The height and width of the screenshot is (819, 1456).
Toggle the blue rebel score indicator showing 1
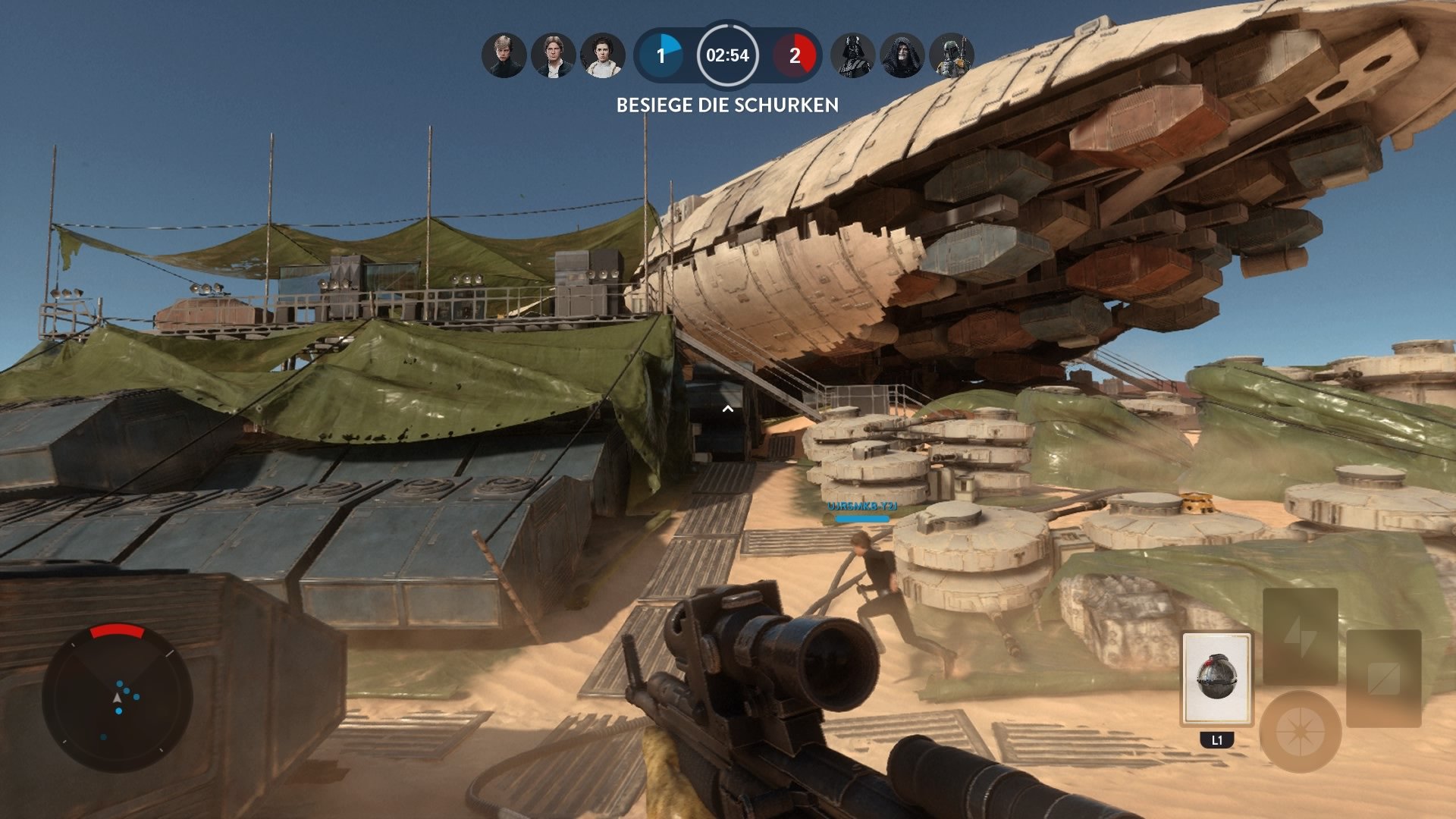(x=664, y=55)
